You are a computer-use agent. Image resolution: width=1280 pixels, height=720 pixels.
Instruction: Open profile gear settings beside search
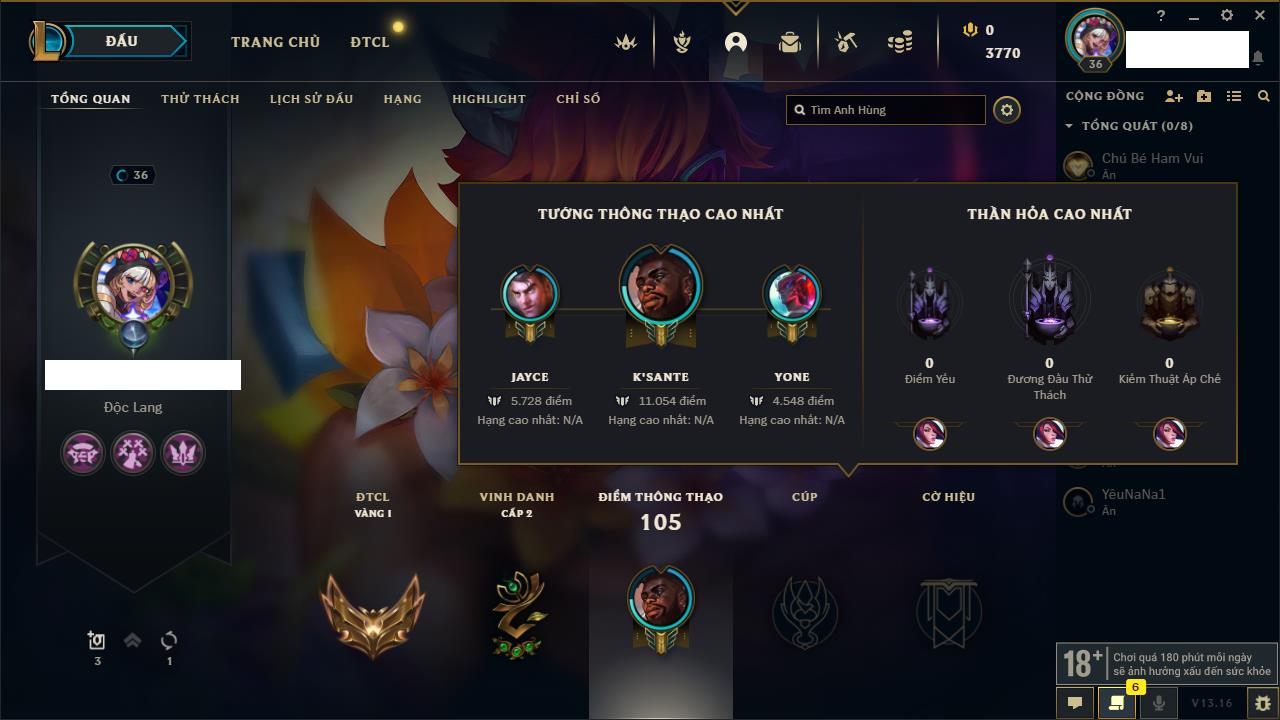click(1007, 110)
